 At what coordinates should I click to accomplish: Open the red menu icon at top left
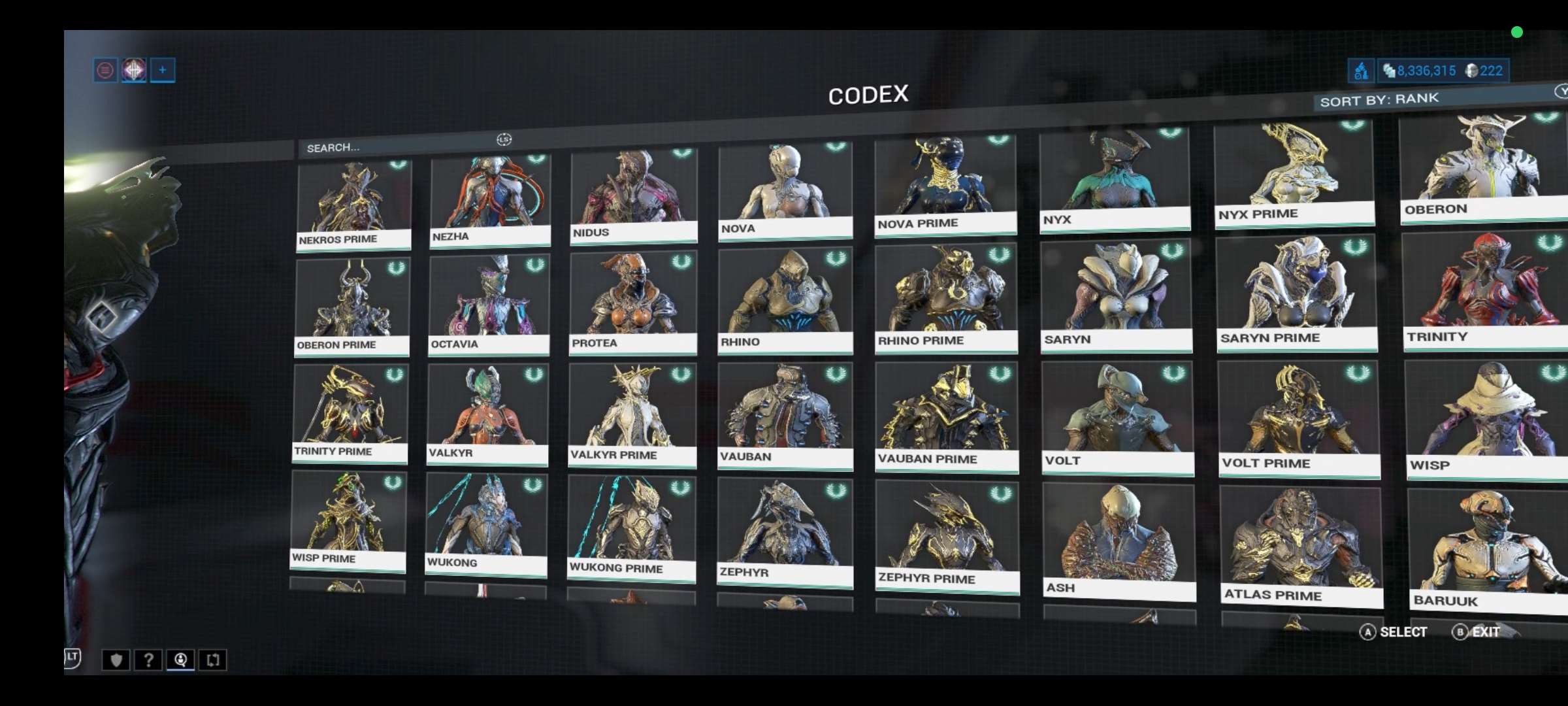click(105, 70)
